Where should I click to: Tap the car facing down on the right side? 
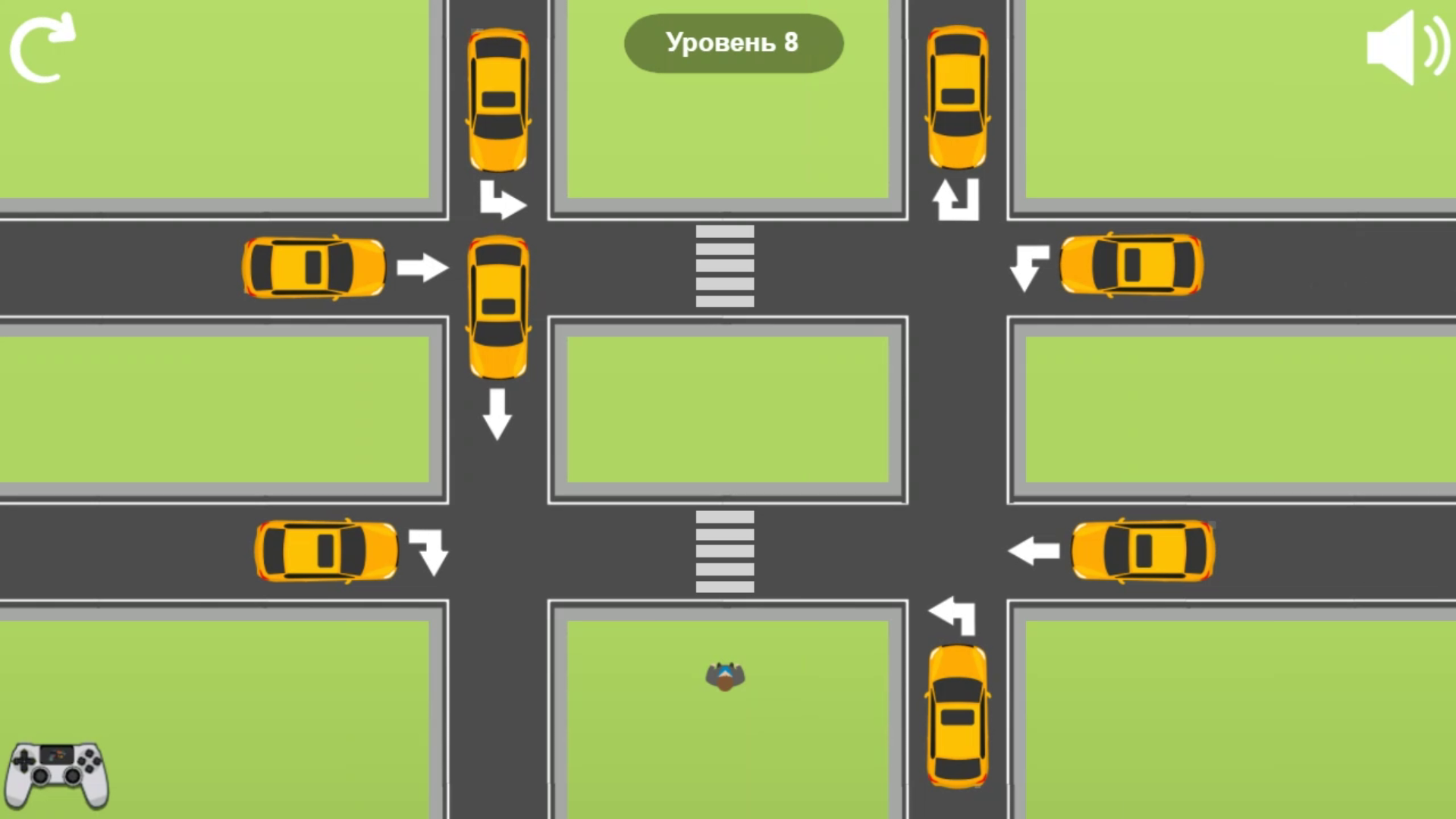(957, 95)
